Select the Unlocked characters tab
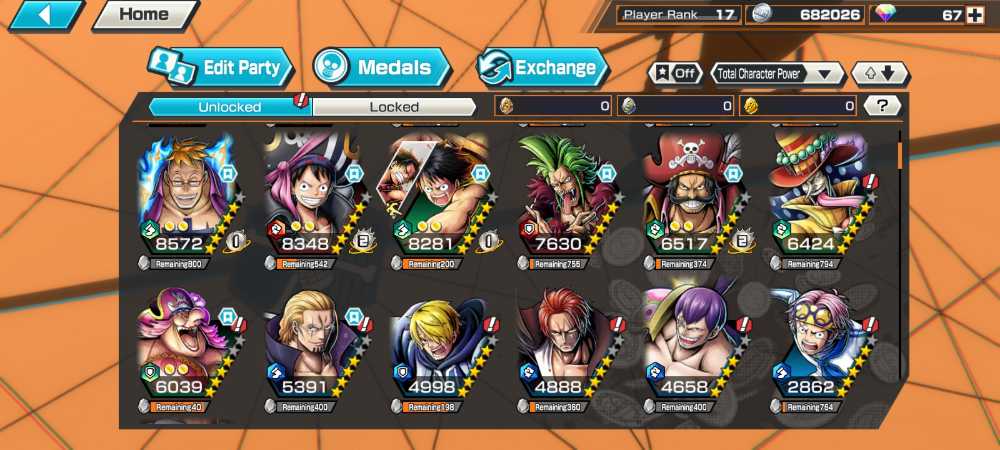 pos(230,107)
